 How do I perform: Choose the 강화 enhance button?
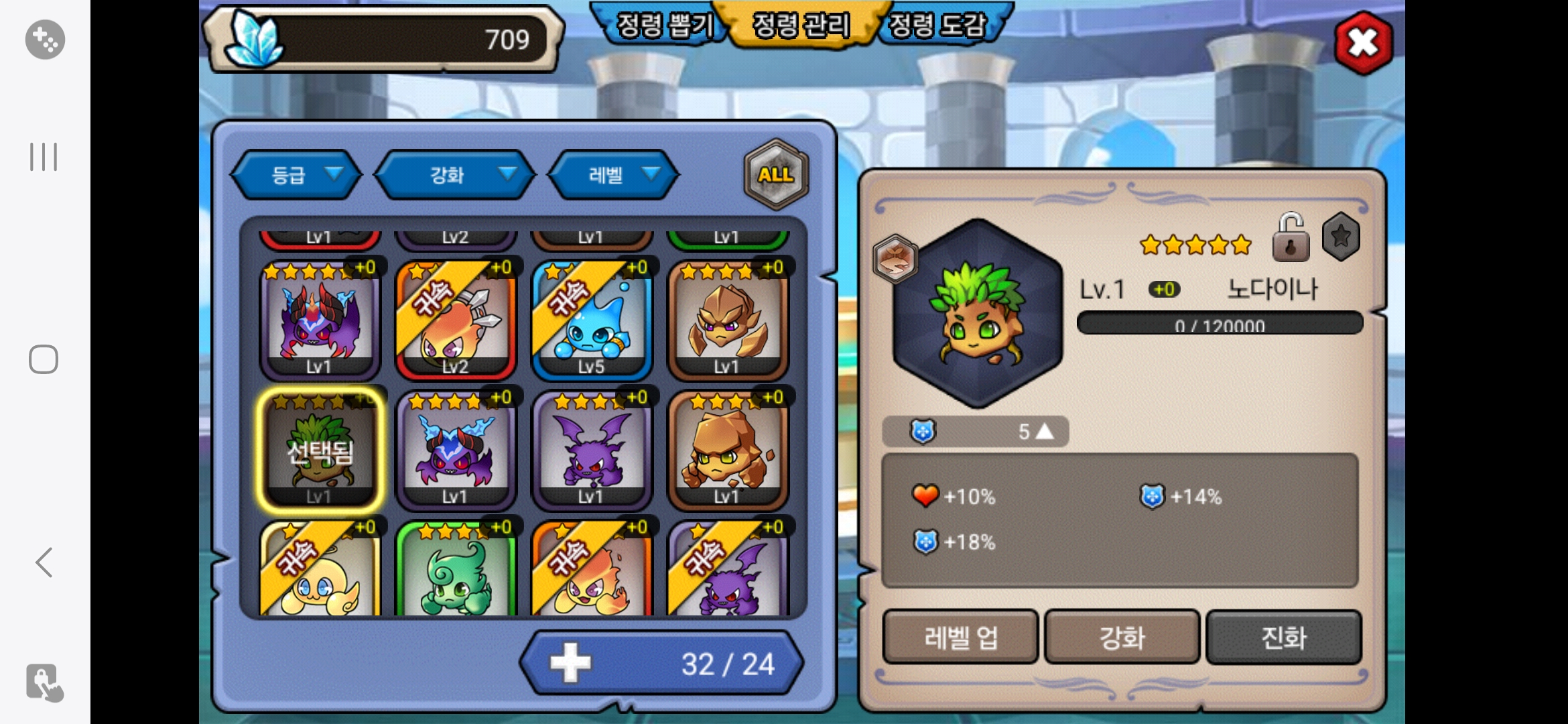1122,637
